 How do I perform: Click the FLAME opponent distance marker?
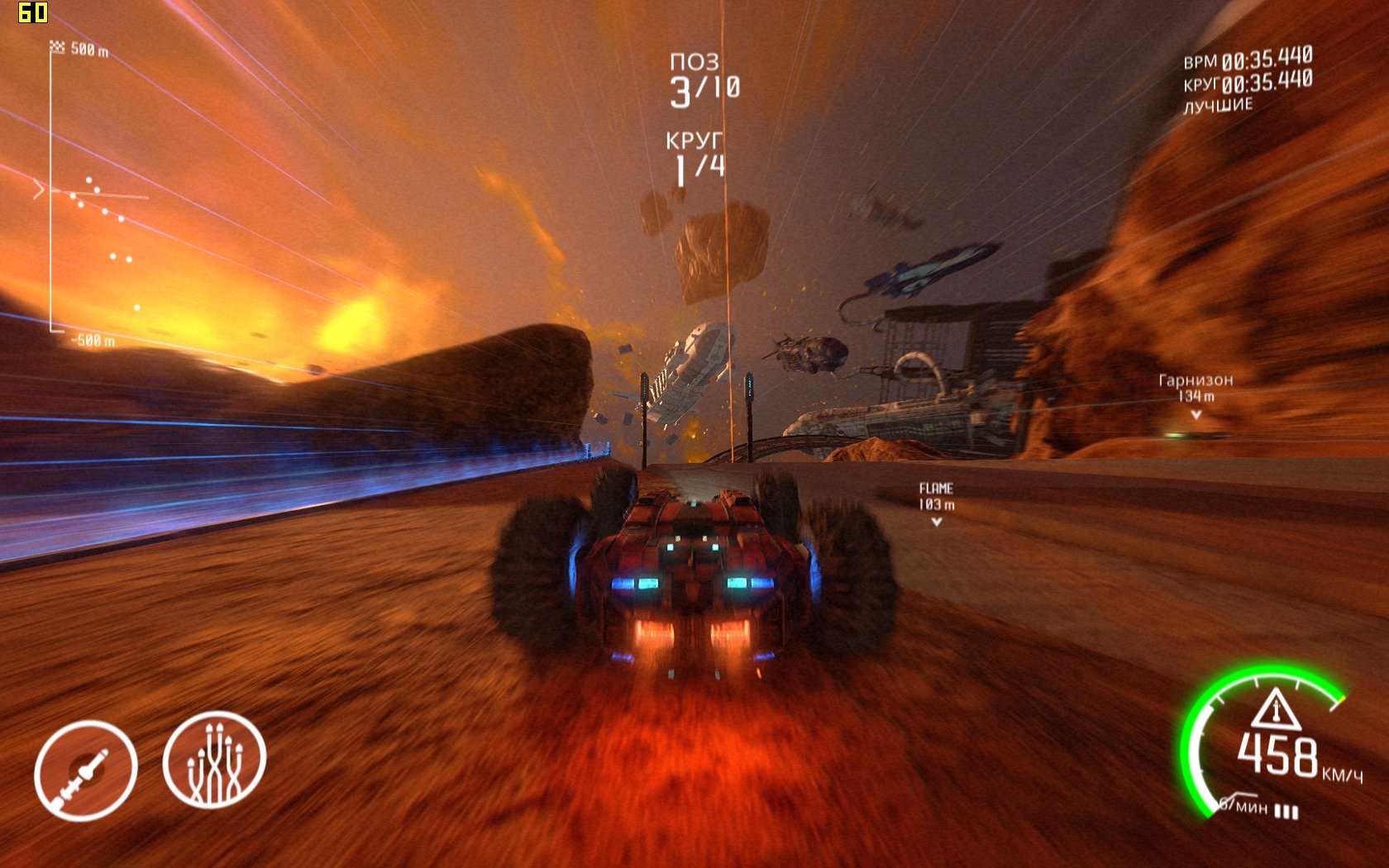point(936,498)
